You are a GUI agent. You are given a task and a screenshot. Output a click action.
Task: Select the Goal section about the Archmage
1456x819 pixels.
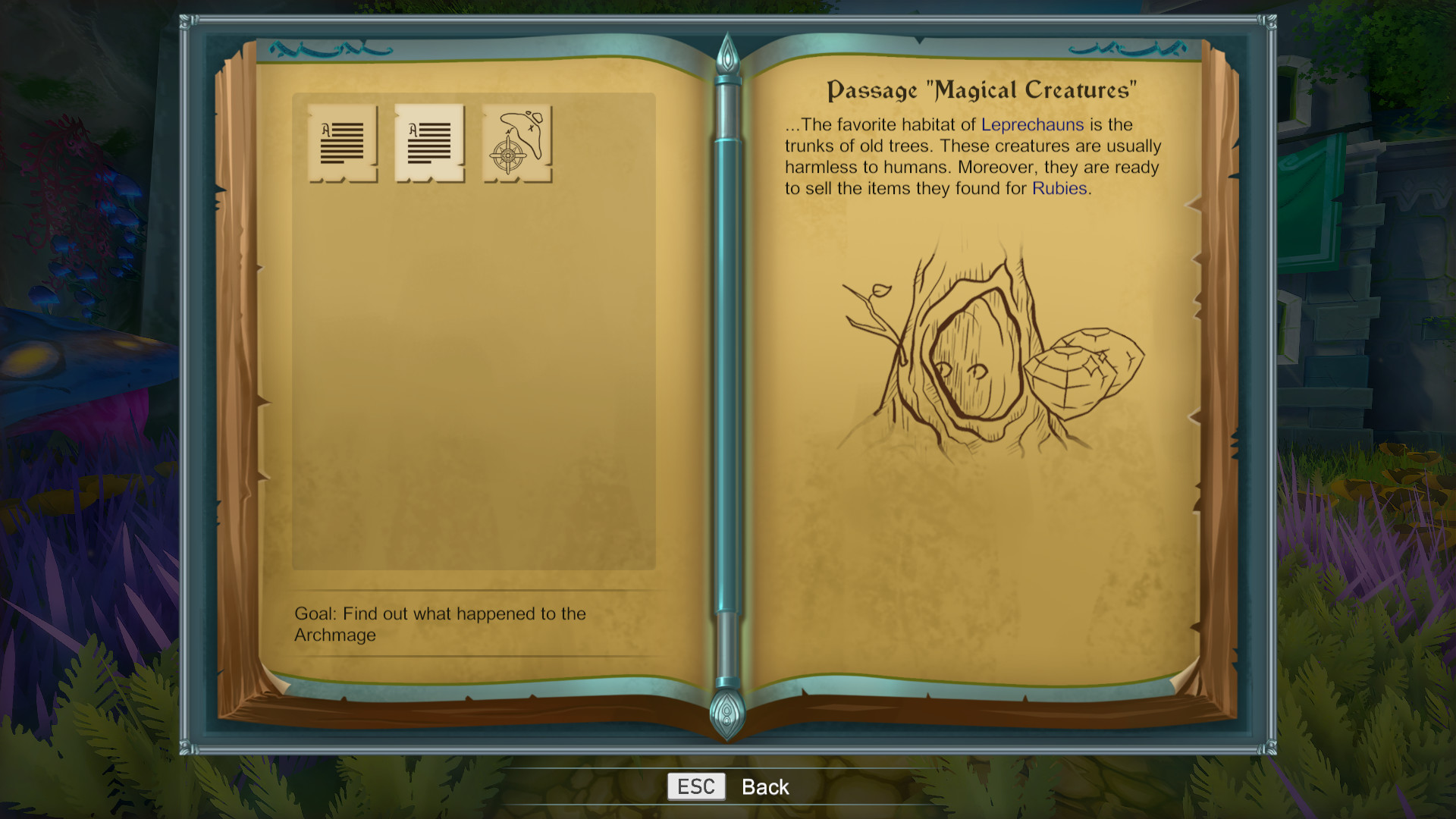pyautogui.click(x=440, y=624)
